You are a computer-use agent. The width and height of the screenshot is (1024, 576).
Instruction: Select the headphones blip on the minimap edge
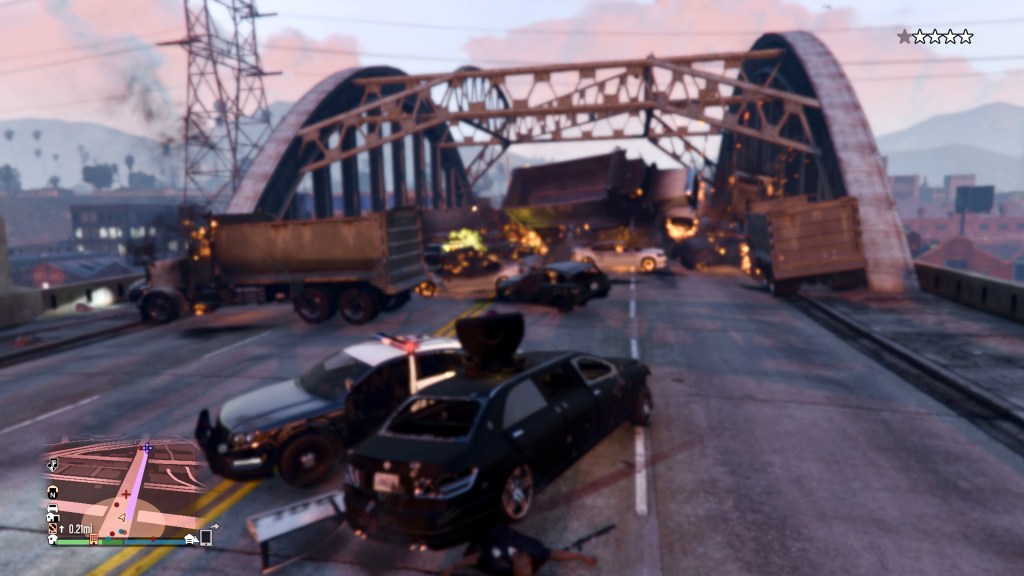coord(53,491)
